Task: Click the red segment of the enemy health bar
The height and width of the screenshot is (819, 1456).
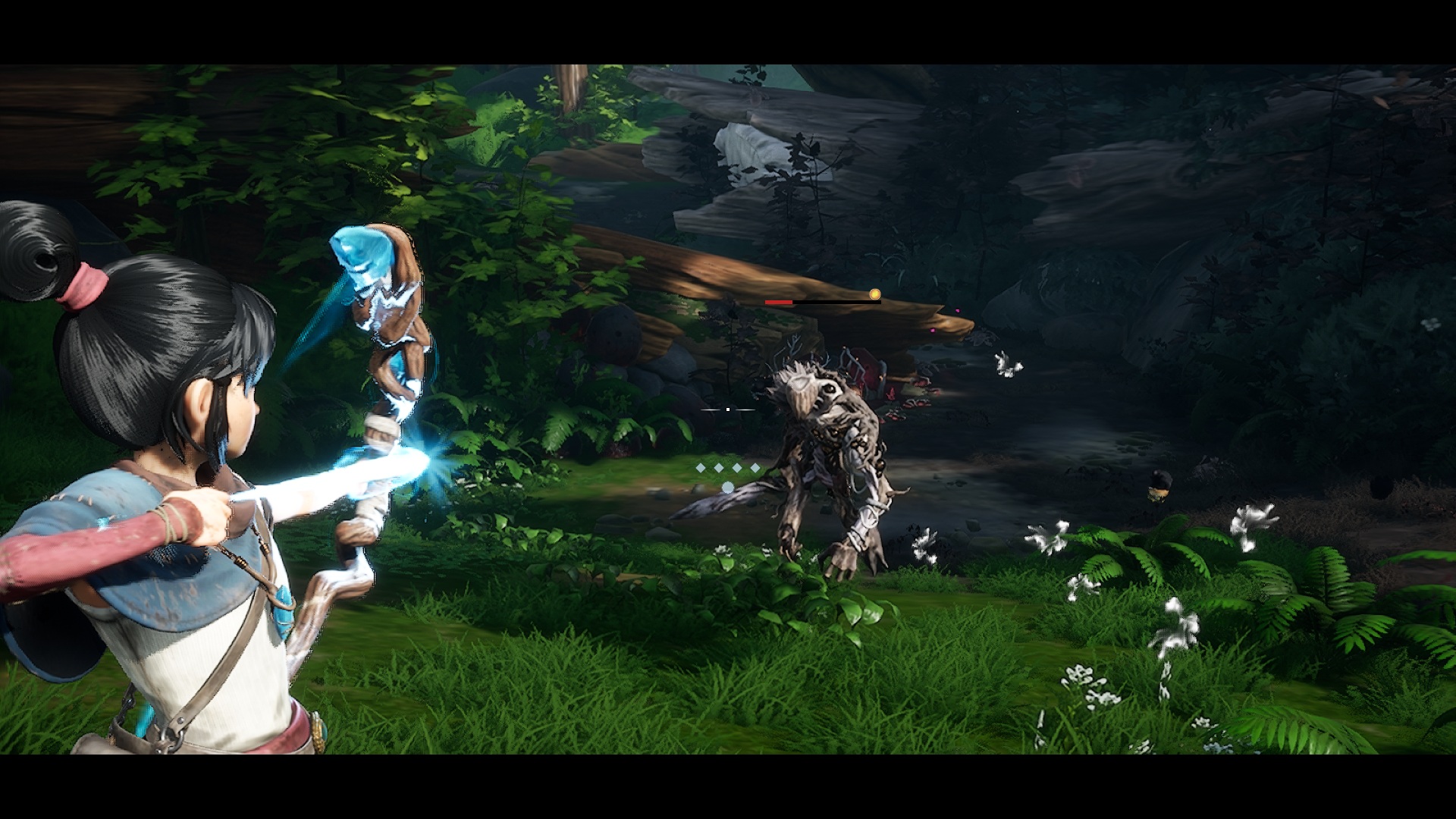Action: pos(779,303)
